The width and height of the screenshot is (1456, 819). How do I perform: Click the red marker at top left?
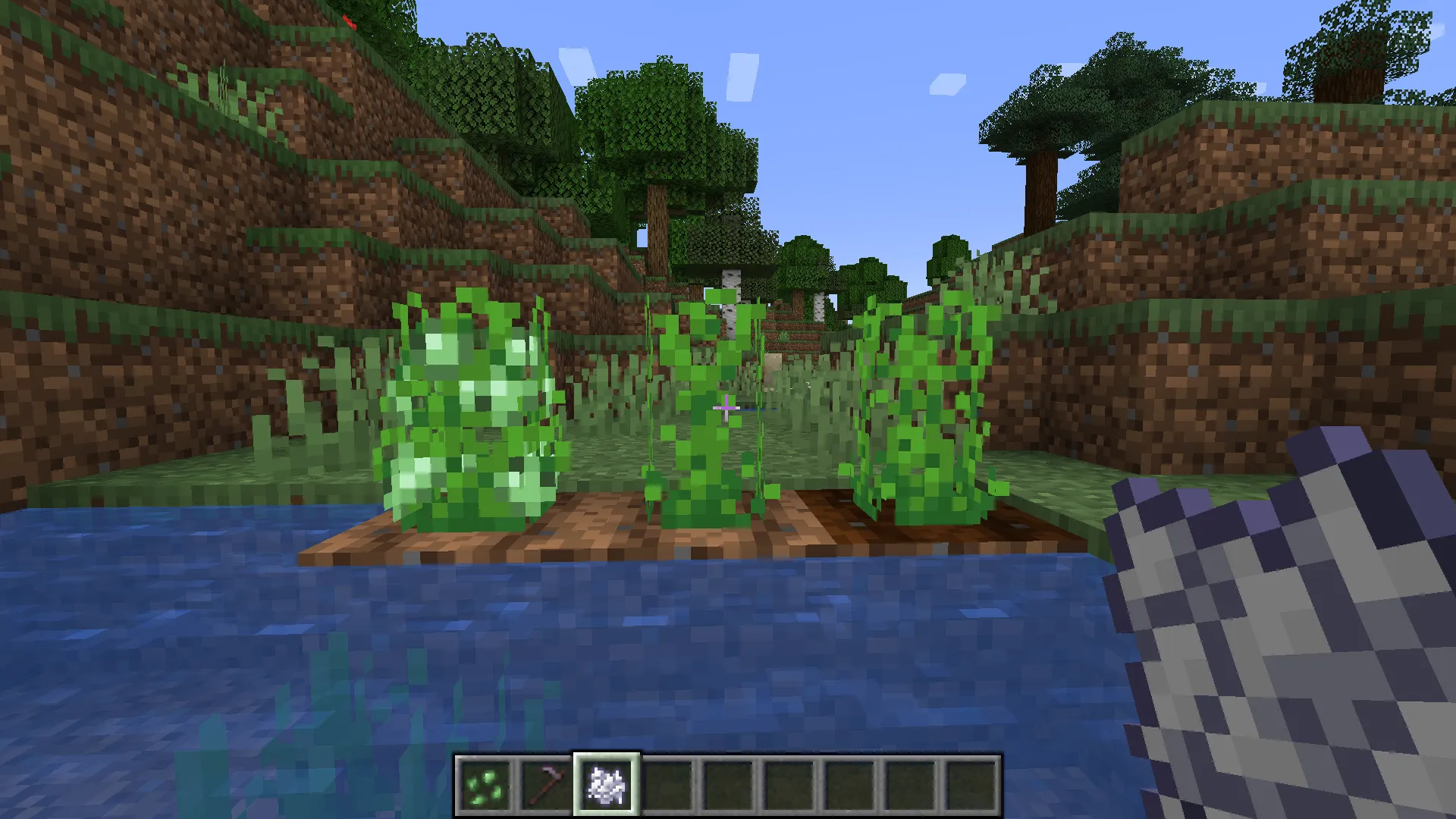[x=349, y=21]
